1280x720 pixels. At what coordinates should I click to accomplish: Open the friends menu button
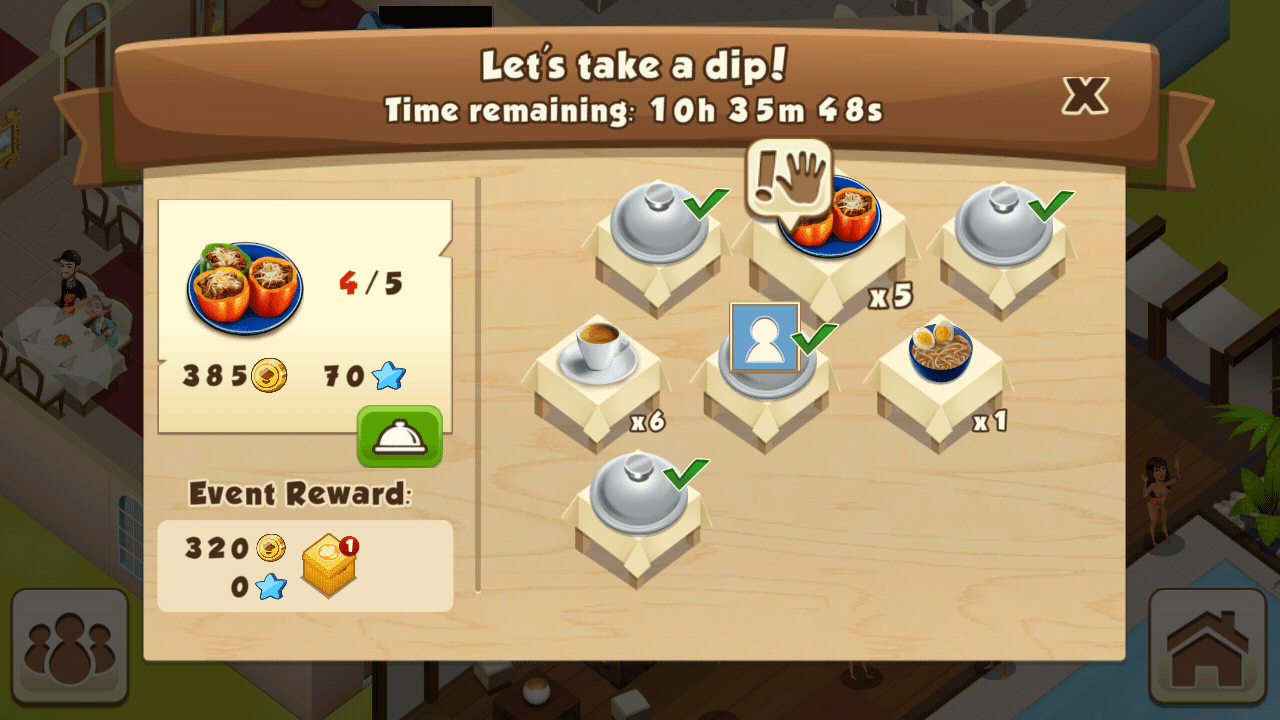pyautogui.click(x=70, y=646)
